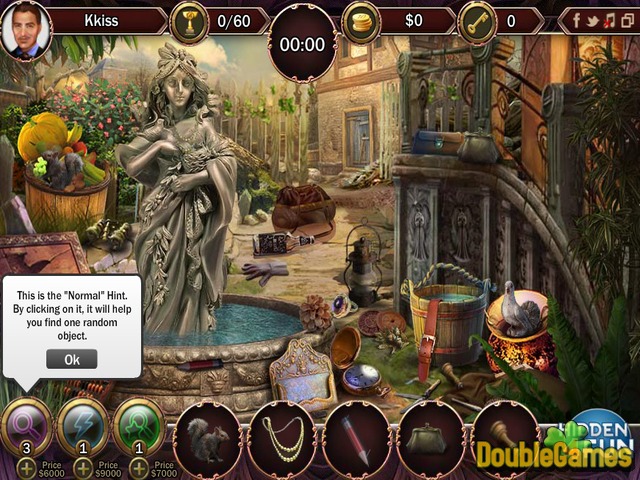Image resolution: width=640 pixels, height=480 pixels.
Task: Share the game on Facebook
Action: (575, 20)
